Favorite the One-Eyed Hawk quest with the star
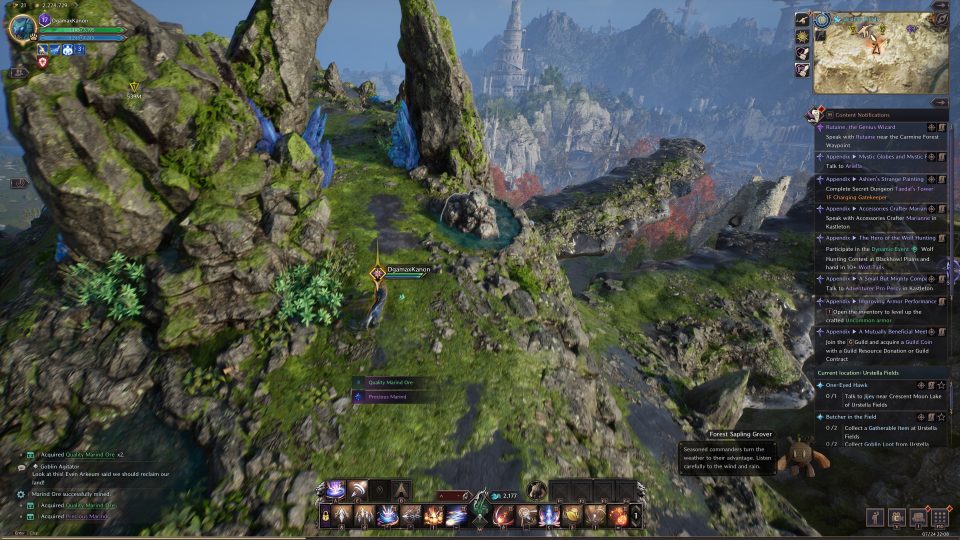This screenshot has height=540, width=960. point(942,385)
